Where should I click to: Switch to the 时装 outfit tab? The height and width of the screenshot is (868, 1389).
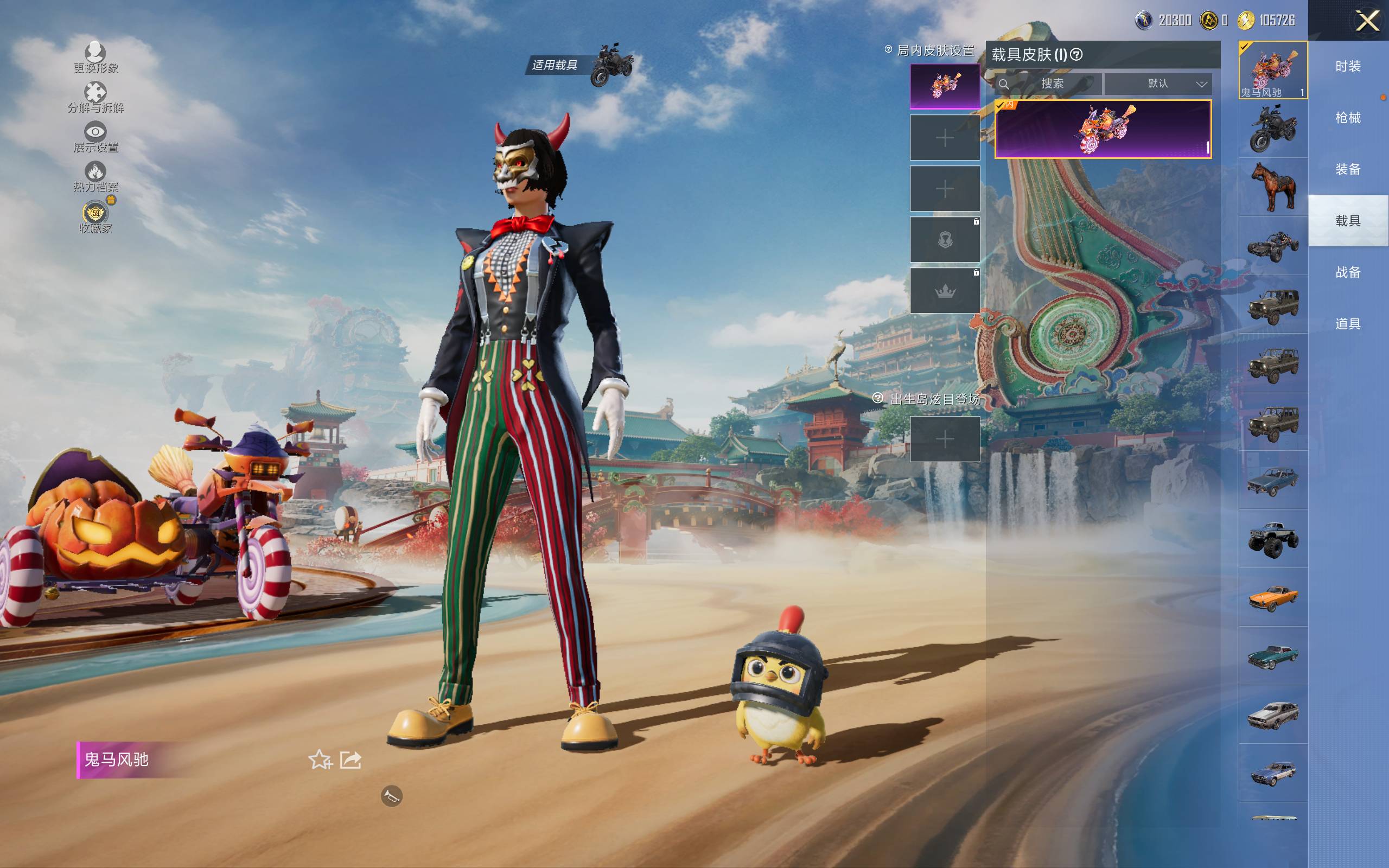[x=1348, y=67]
